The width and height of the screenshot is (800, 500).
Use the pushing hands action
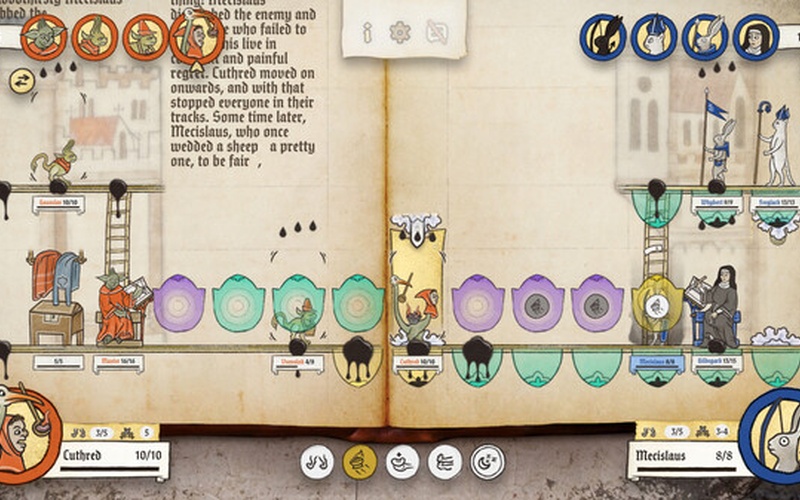coord(445,461)
